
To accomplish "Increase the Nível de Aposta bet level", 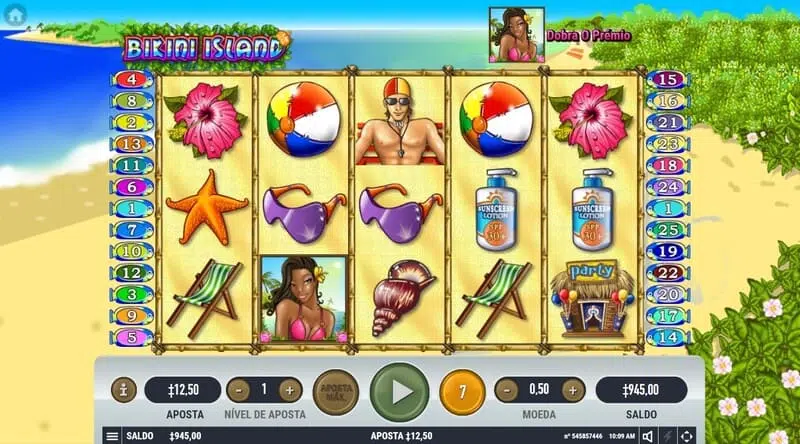I will point(289,390).
